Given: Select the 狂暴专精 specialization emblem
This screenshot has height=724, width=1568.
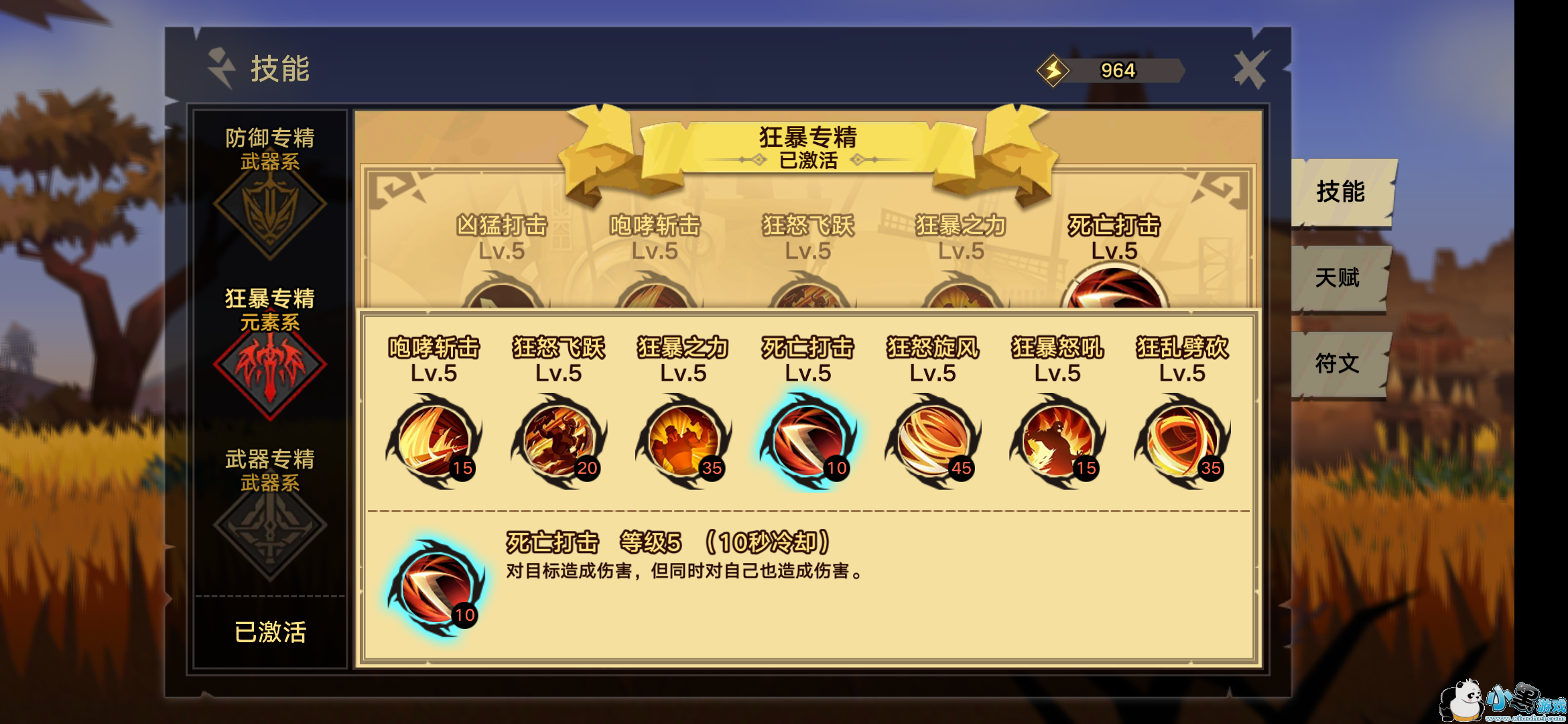Looking at the screenshot, I should (270, 367).
